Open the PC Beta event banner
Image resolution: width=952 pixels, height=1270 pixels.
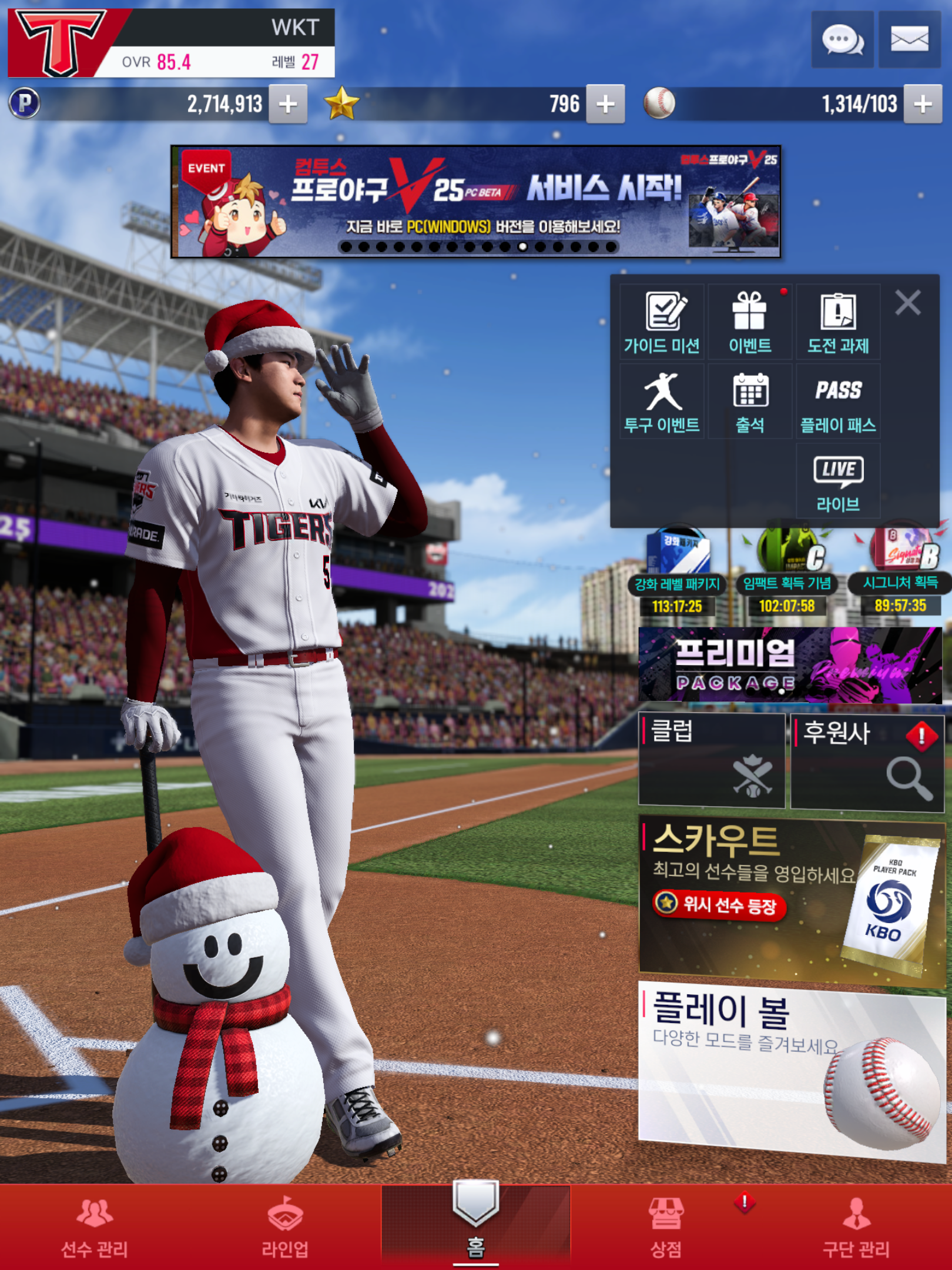point(475,201)
